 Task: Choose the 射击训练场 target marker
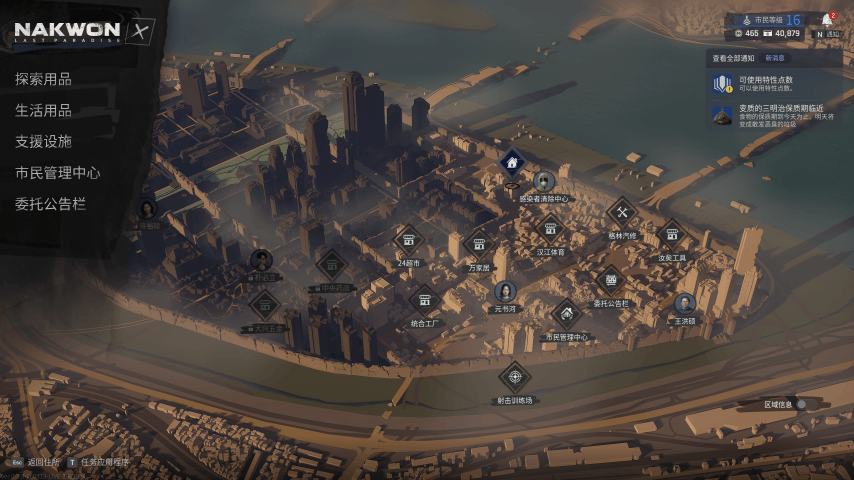click(515, 377)
